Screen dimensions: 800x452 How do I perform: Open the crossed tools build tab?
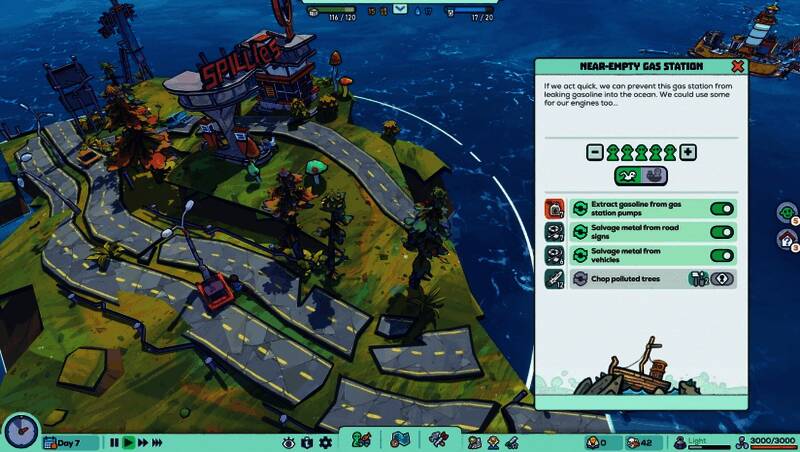437,440
